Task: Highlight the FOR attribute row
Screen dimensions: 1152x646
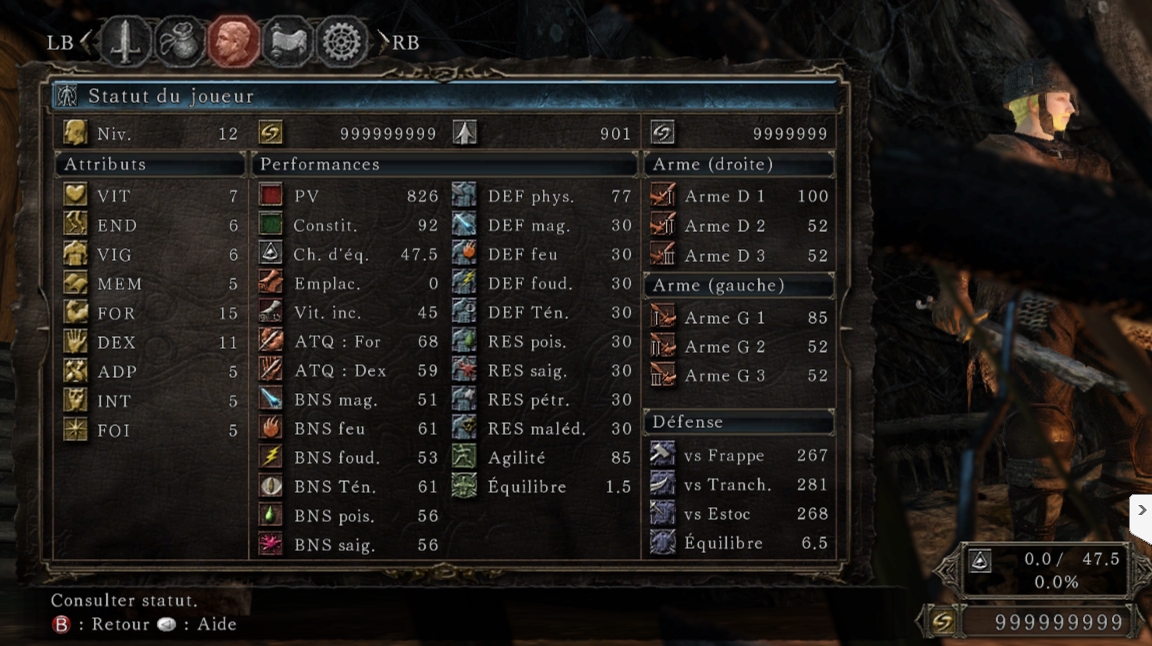Action: (150, 313)
